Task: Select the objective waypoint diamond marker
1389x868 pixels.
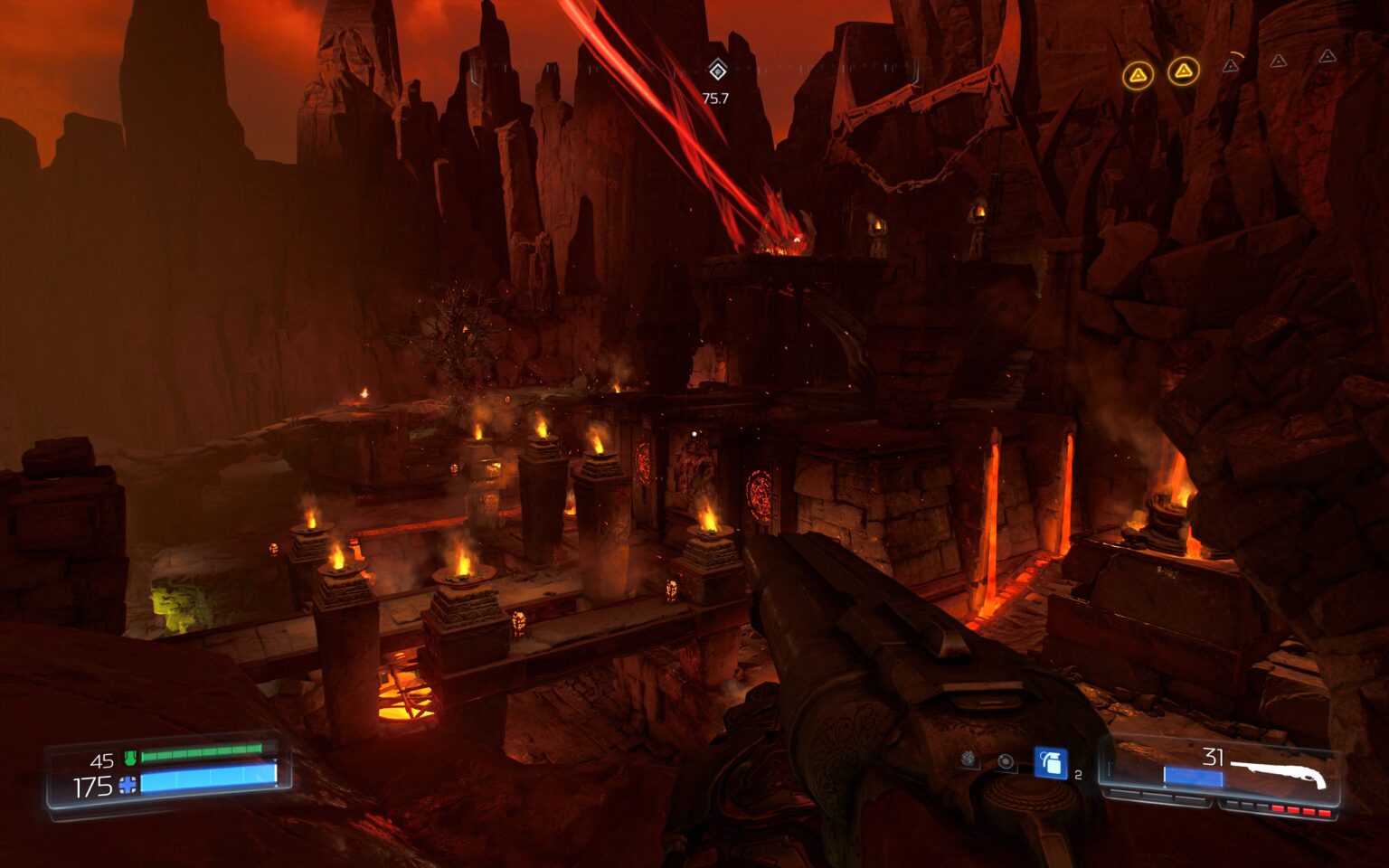Action: (717, 70)
